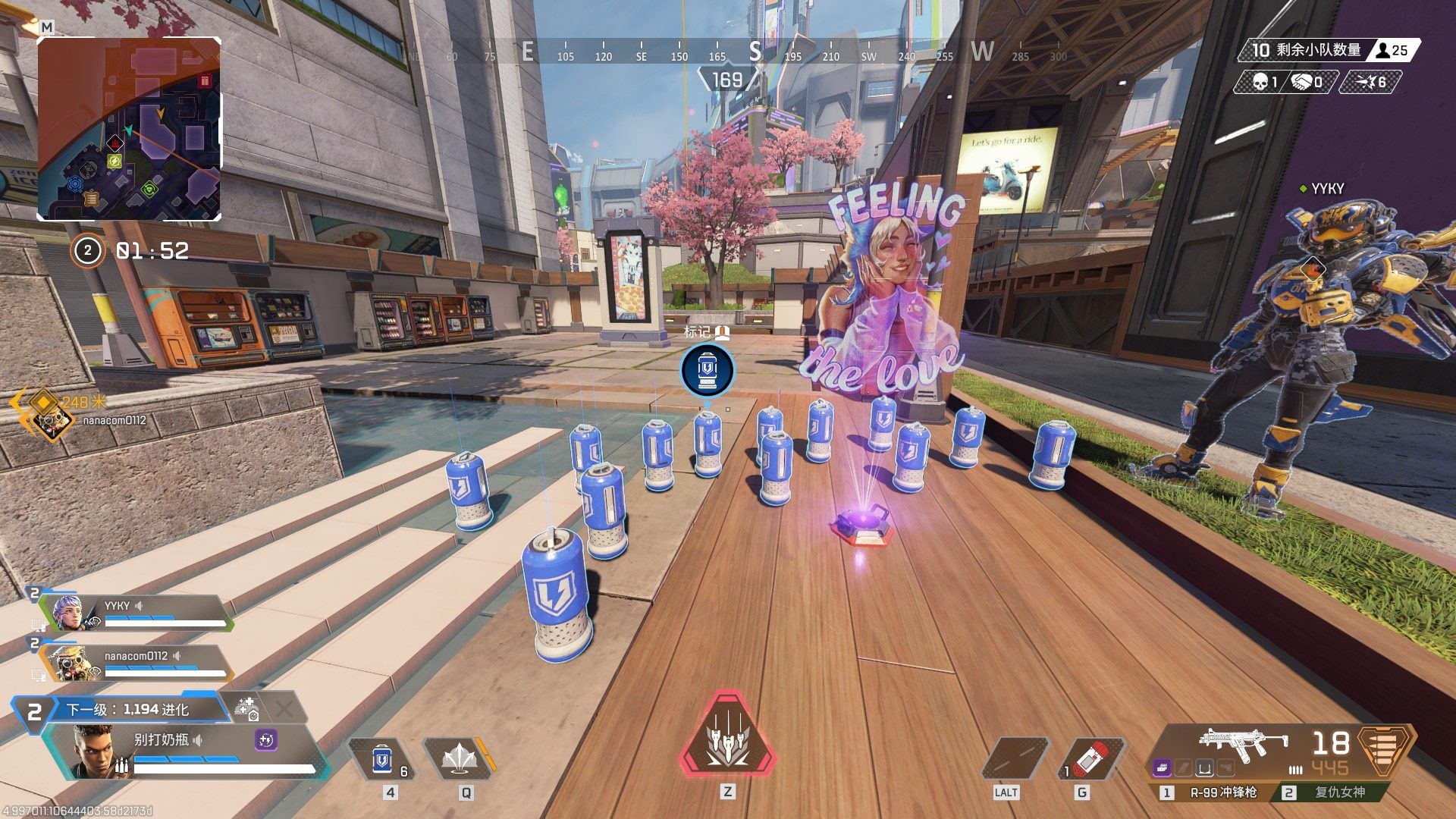
Task: Mute teammate YYKY's voice indicator
Action: 139,605
